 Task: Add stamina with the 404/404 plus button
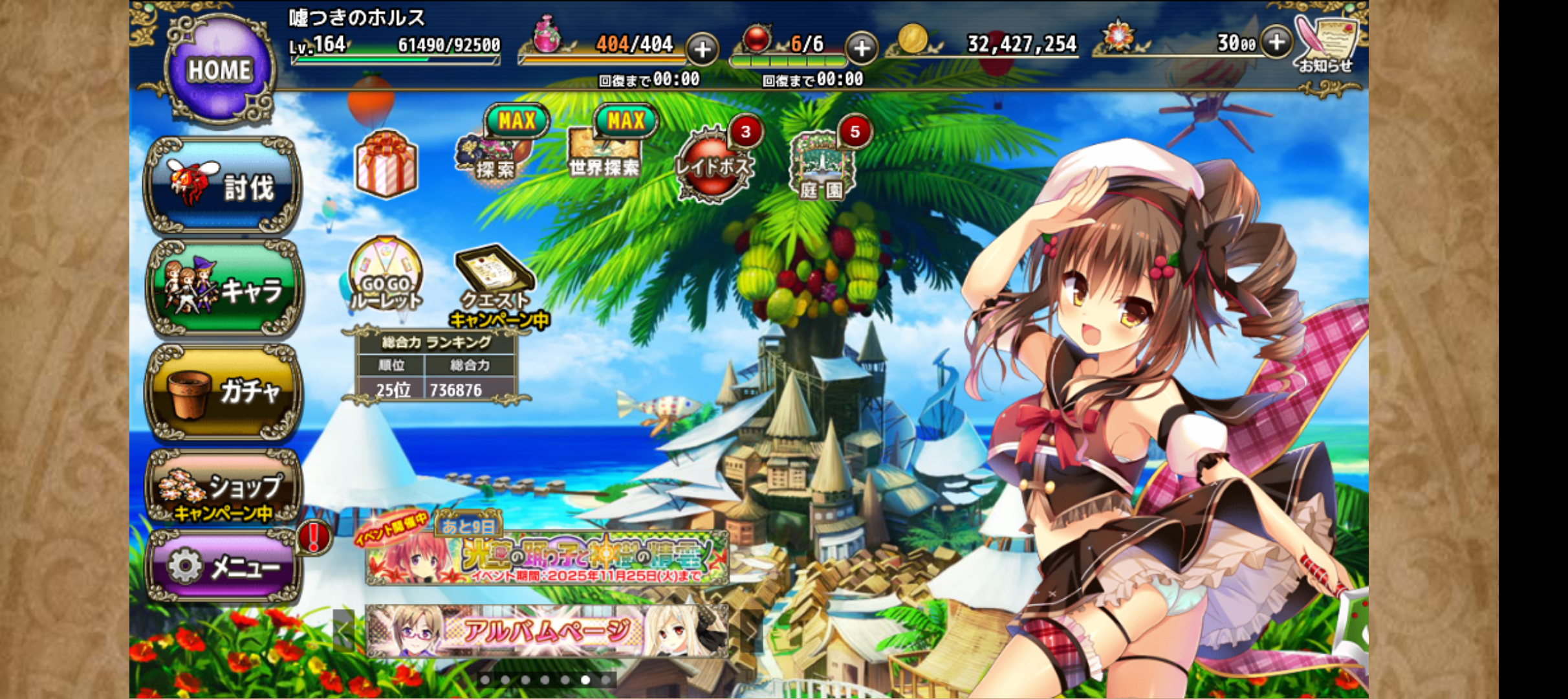(702, 49)
